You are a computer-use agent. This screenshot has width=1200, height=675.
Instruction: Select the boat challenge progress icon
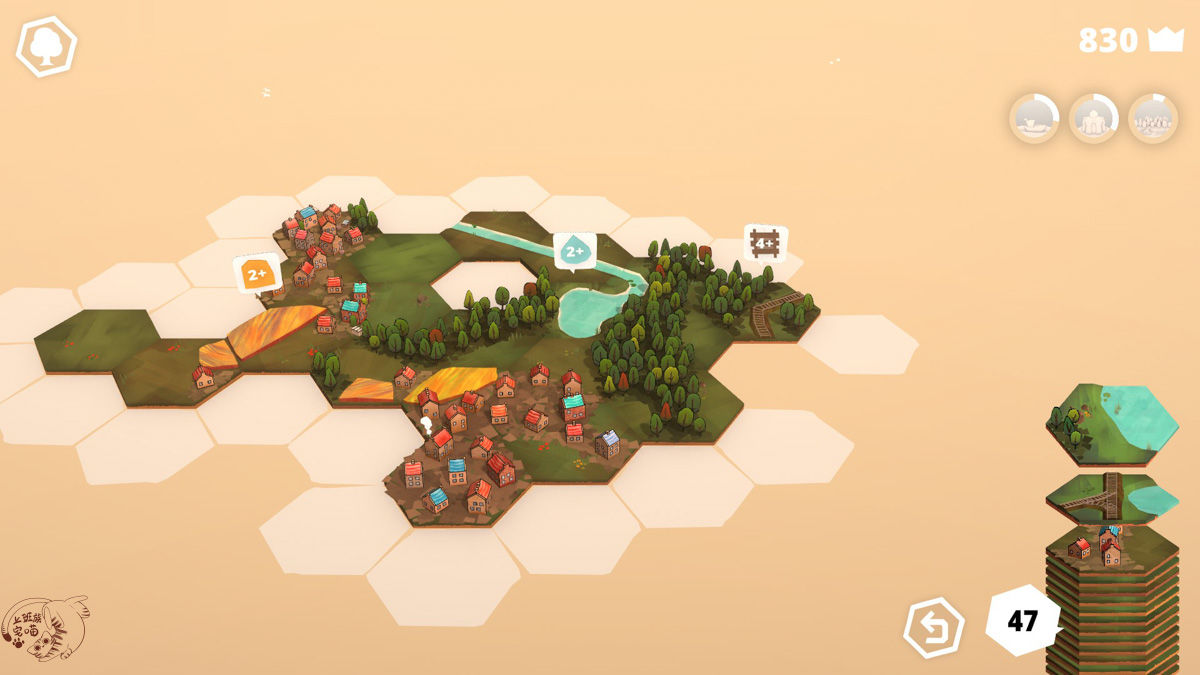point(1034,118)
